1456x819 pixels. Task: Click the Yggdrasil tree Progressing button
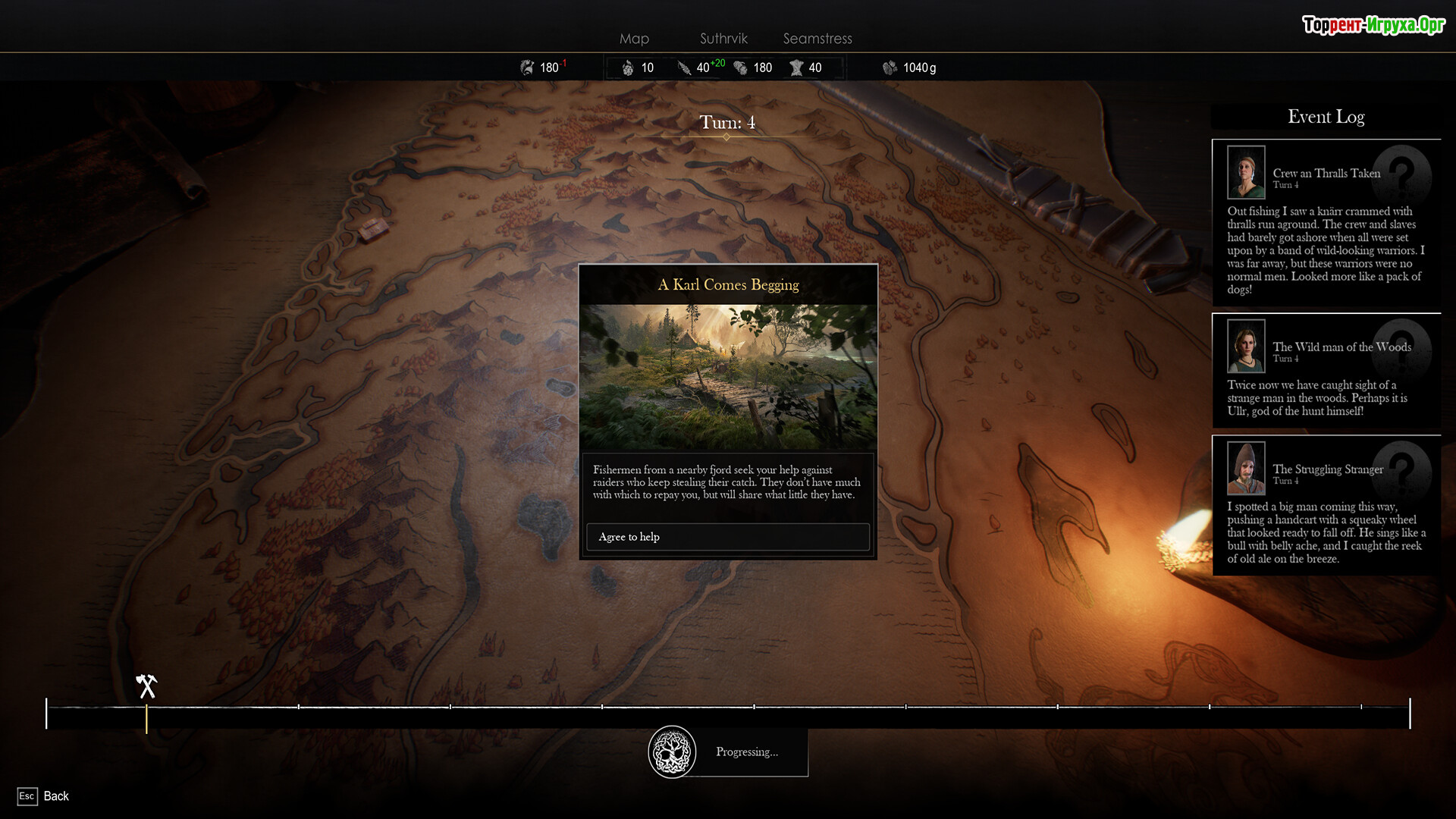coord(672,752)
